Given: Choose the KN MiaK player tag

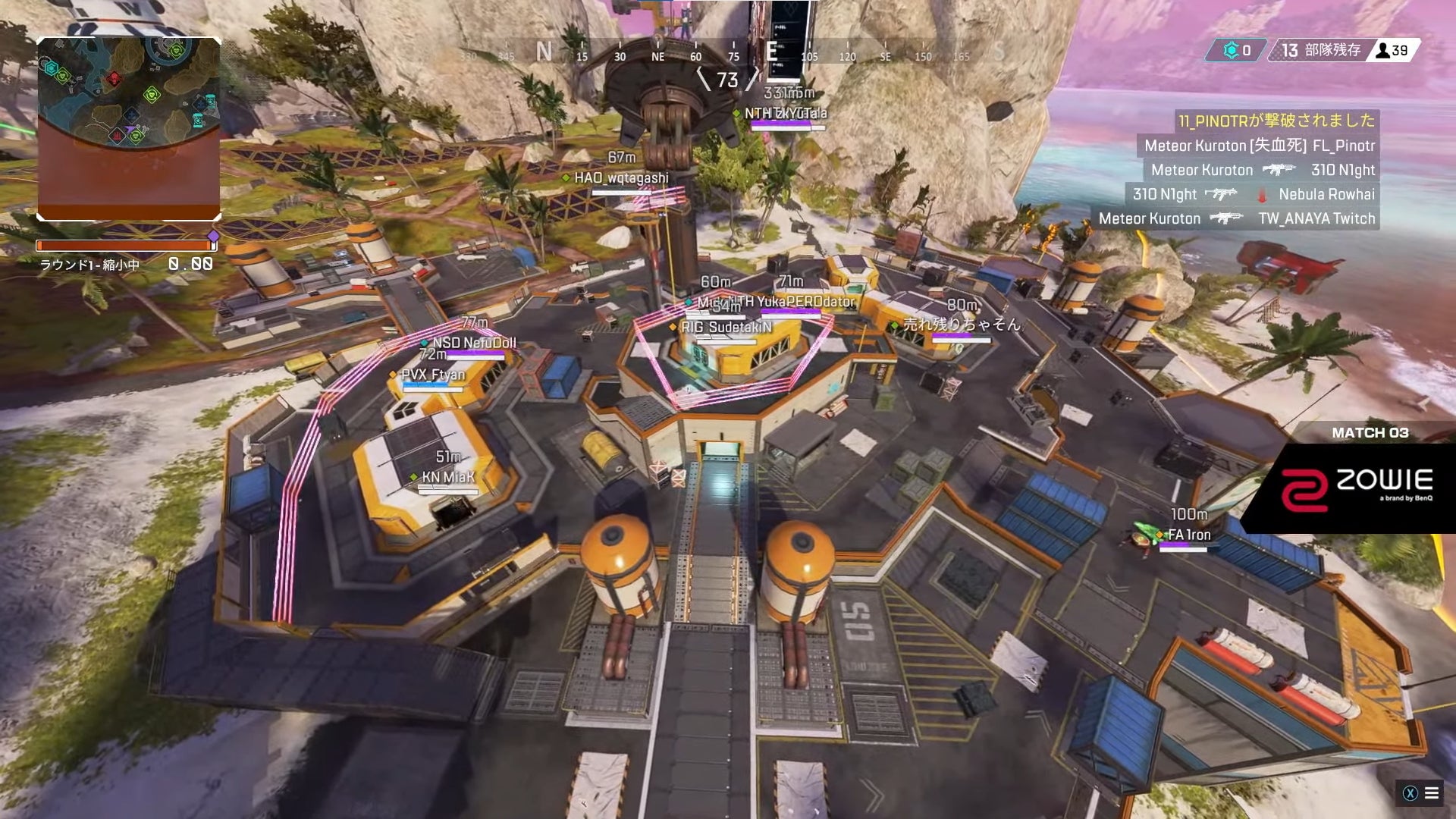Looking at the screenshot, I should point(447,477).
